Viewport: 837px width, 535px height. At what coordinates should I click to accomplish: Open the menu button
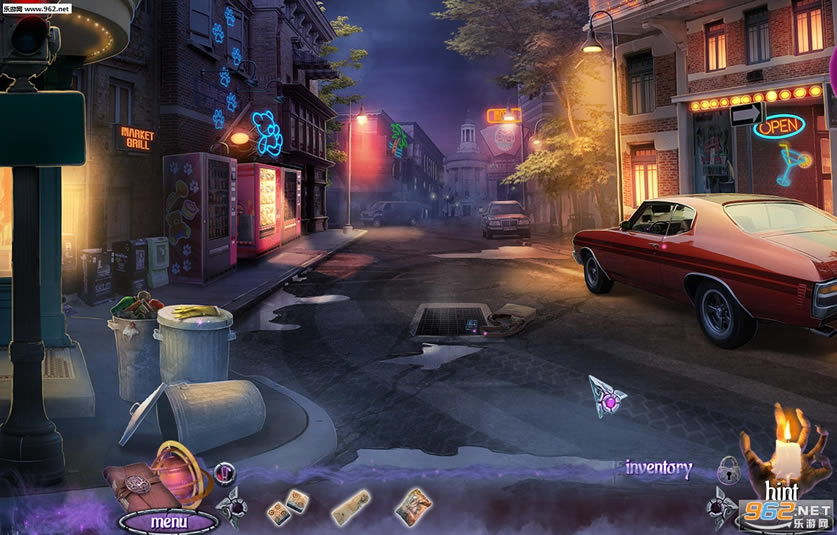(x=168, y=522)
